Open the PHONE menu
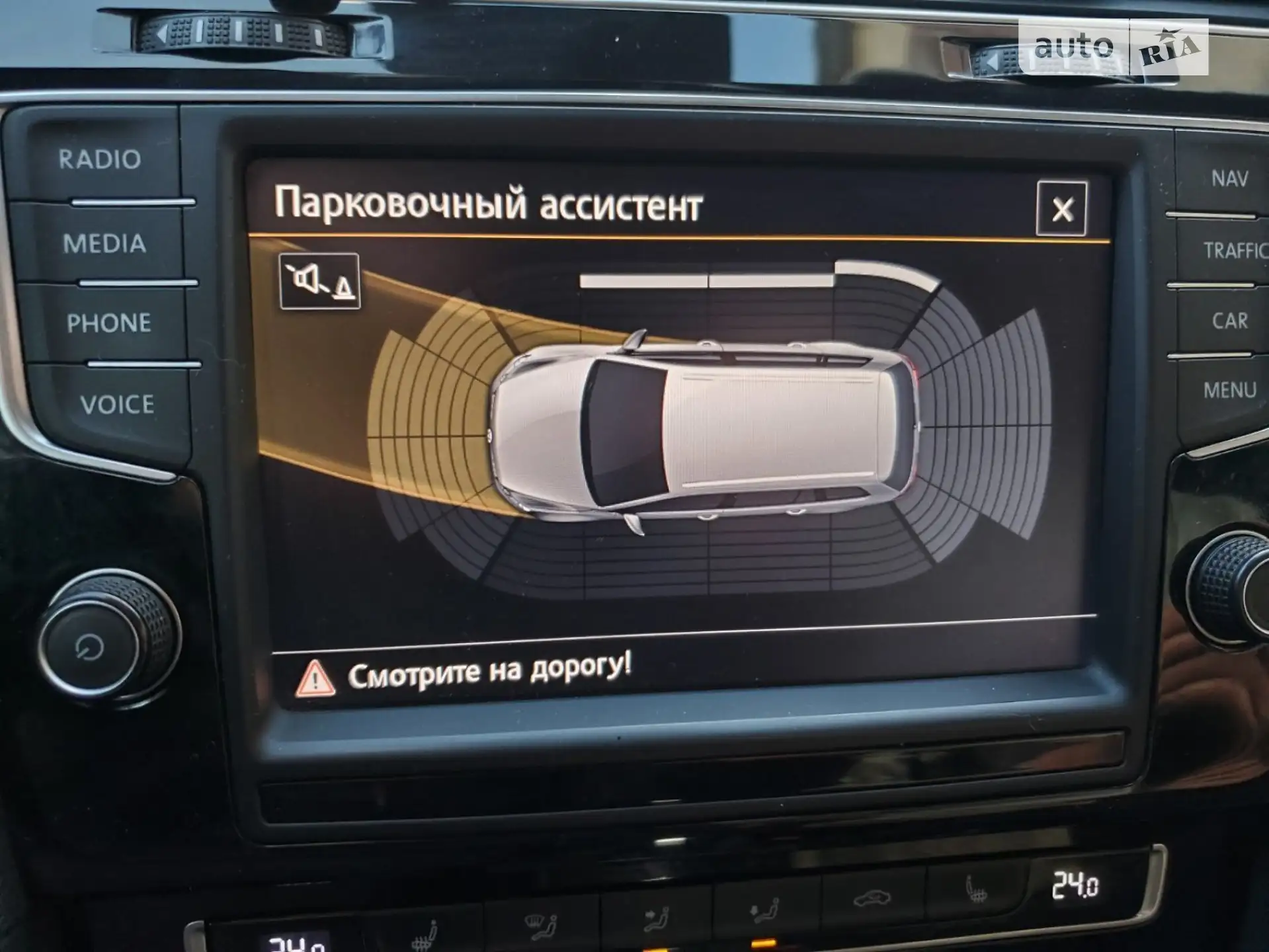The height and width of the screenshot is (952, 1269). [109, 323]
